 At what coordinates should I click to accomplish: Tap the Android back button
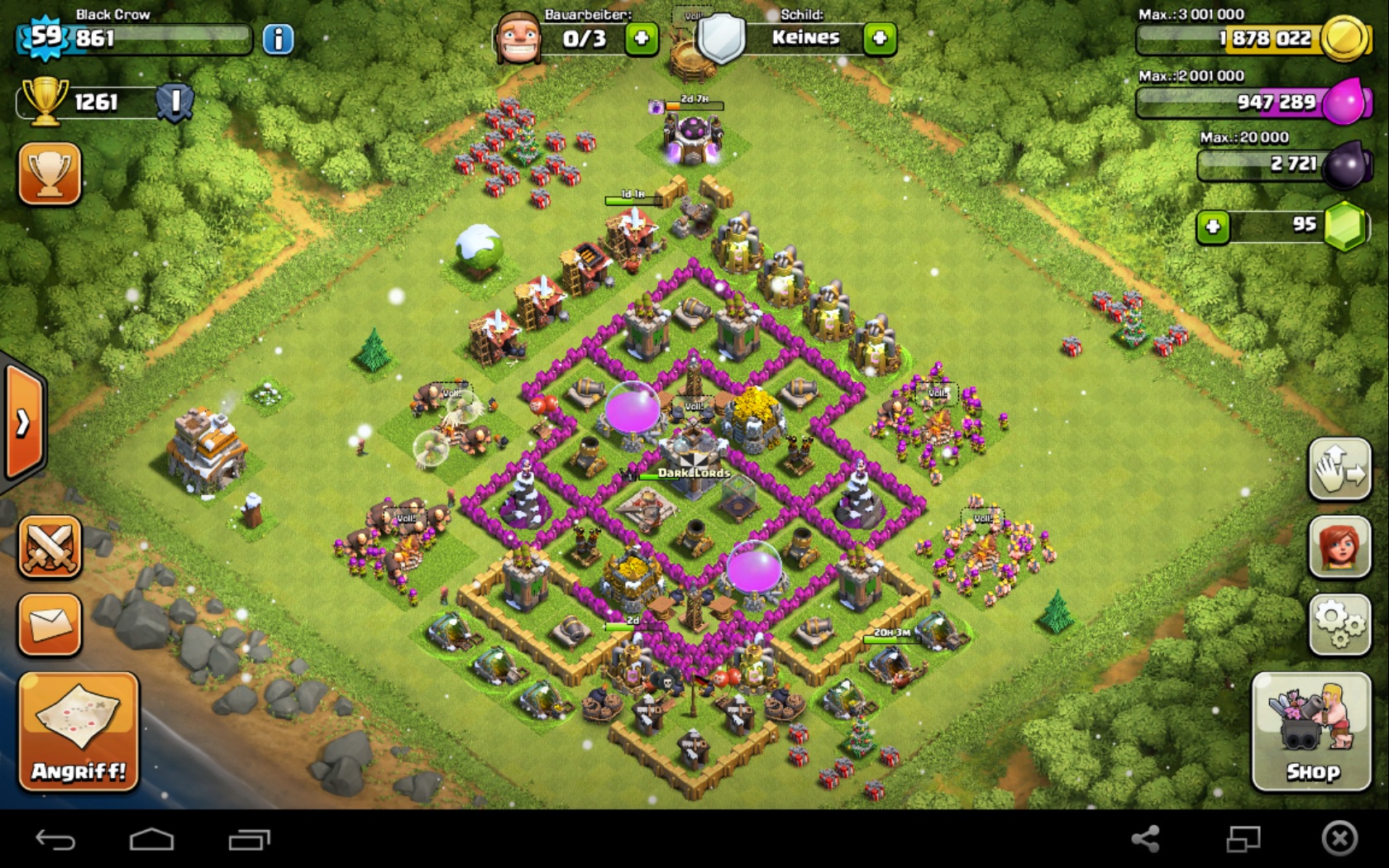[x=55, y=840]
